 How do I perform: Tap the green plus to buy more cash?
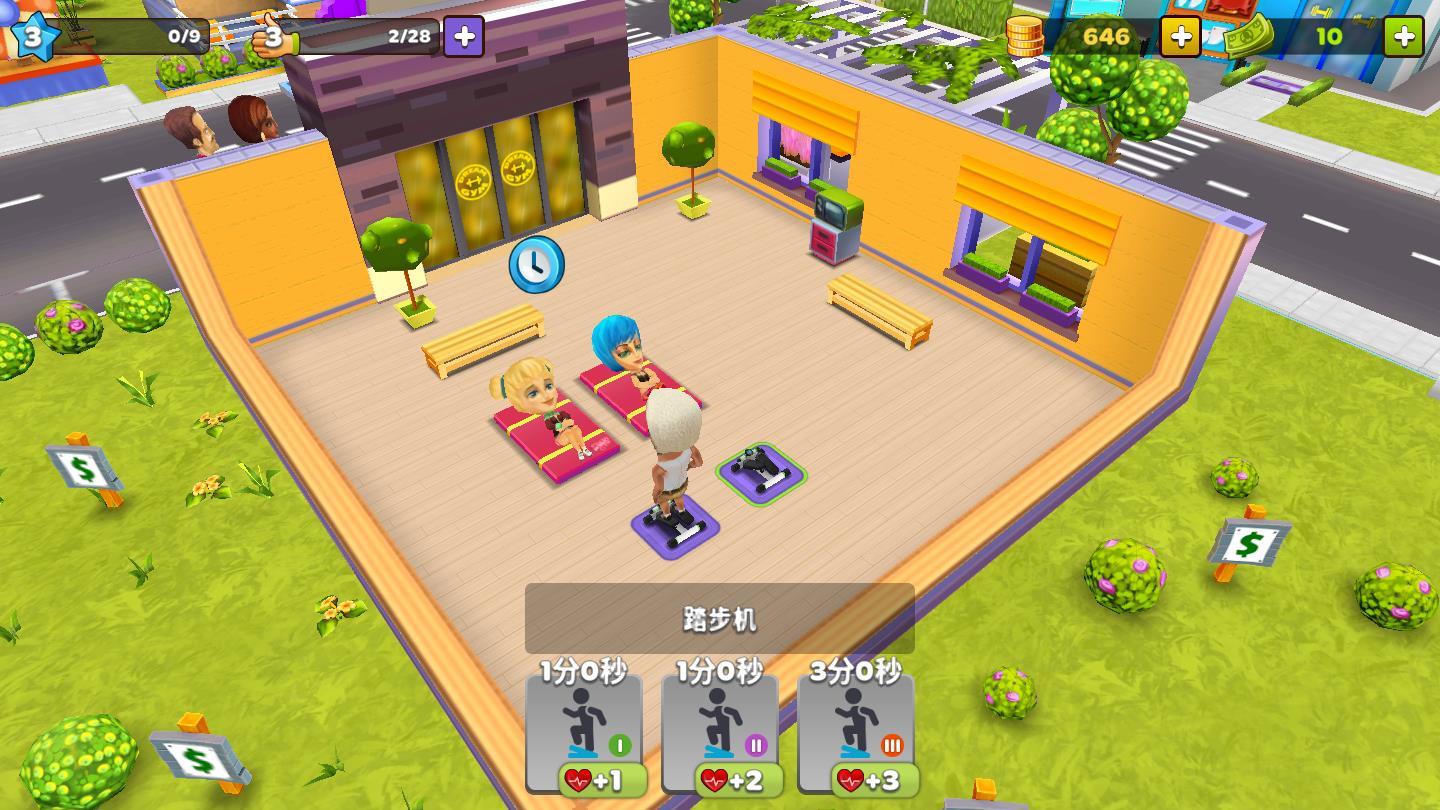coord(1404,37)
